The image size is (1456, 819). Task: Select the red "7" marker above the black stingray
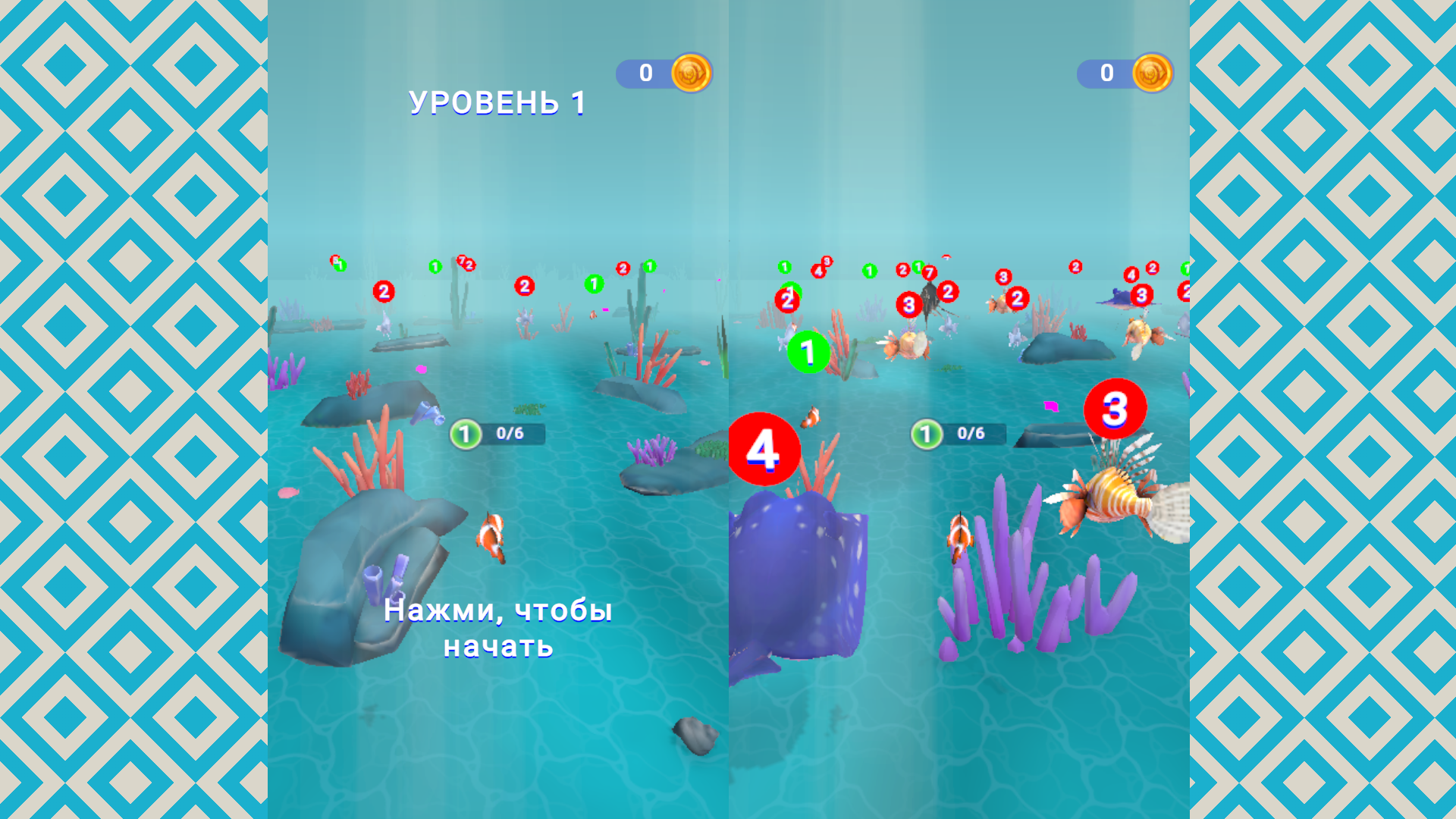coord(930,273)
